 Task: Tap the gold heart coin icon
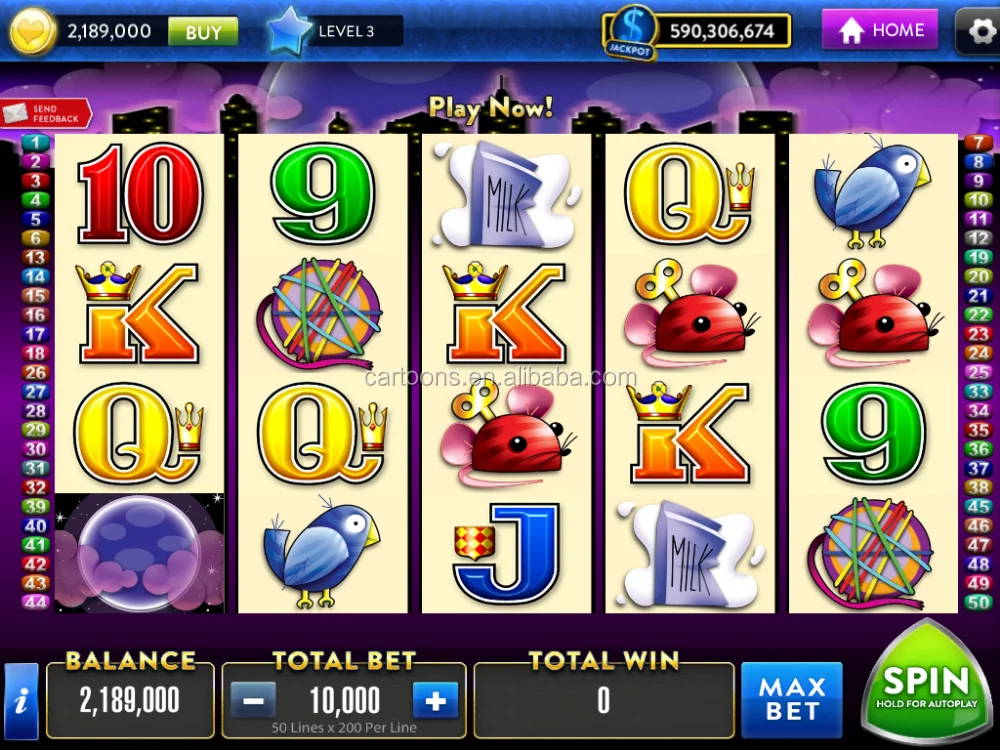click(x=33, y=32)
